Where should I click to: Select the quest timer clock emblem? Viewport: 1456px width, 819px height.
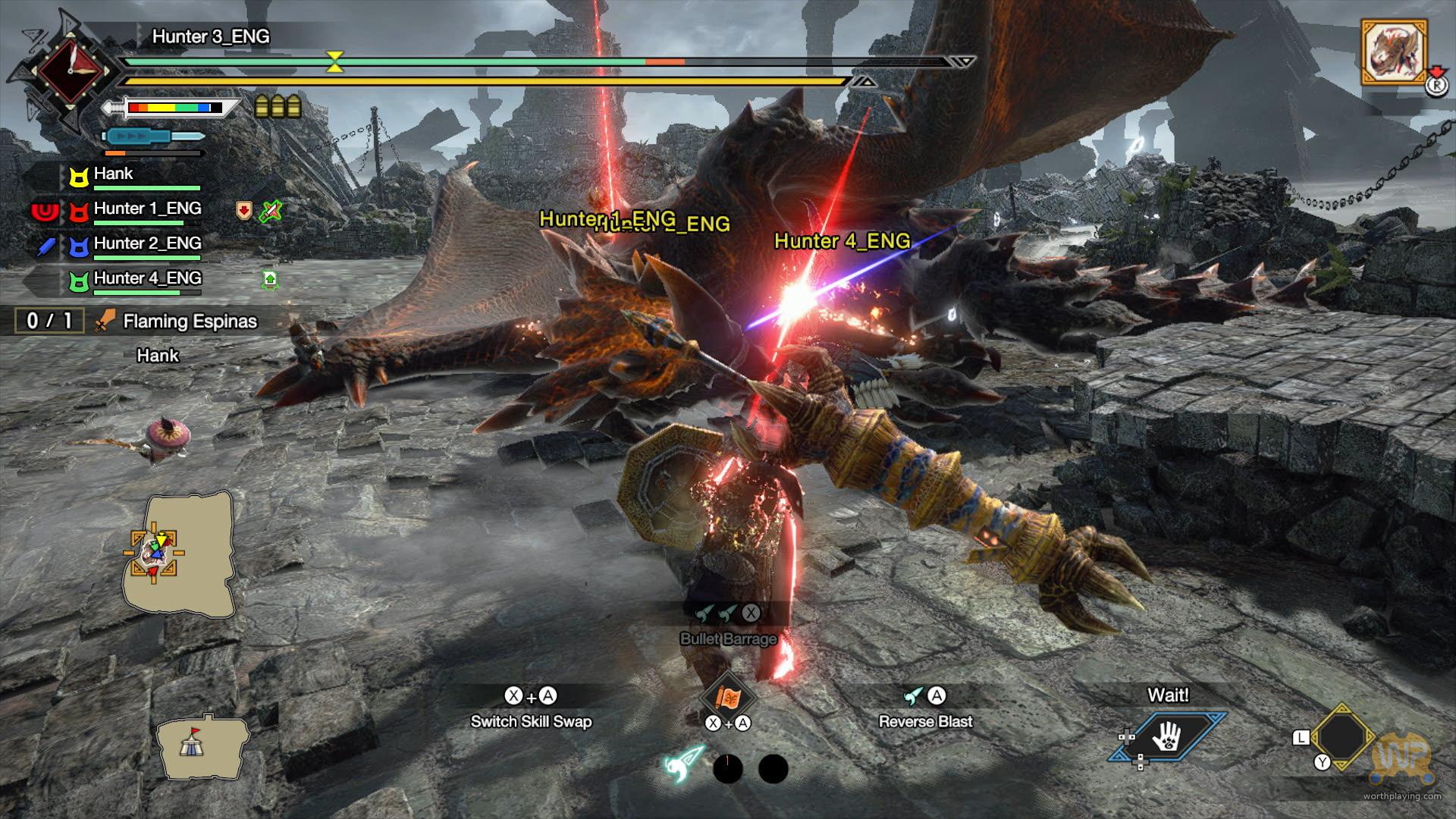click(x=70, y=71)
